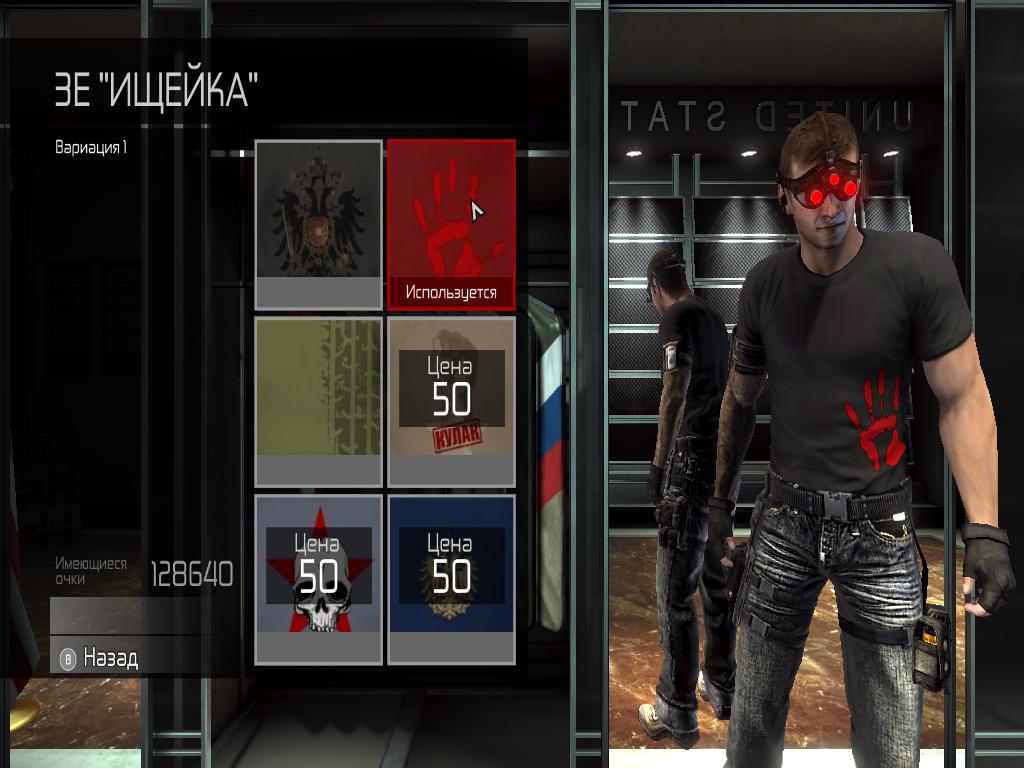
Task: Go back with the Назад button
Action: 110,658
